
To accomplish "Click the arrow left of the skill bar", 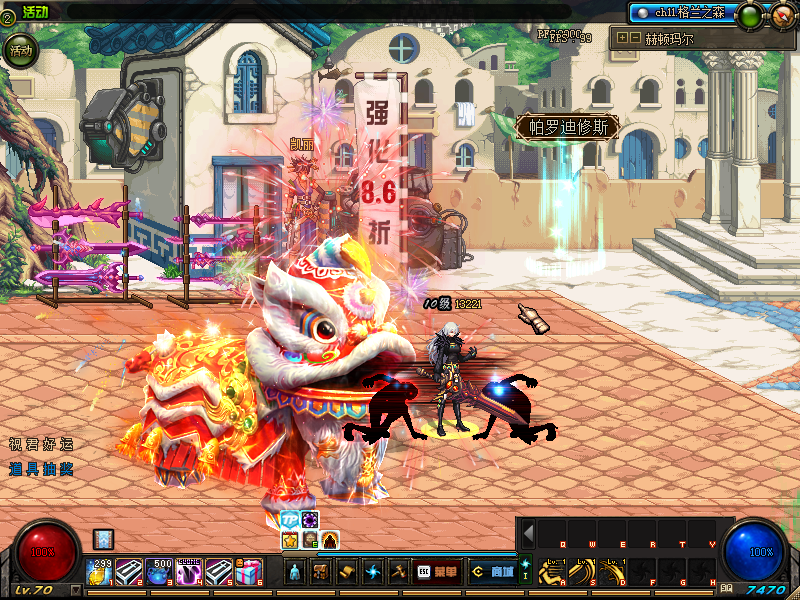I will point(528,534).
